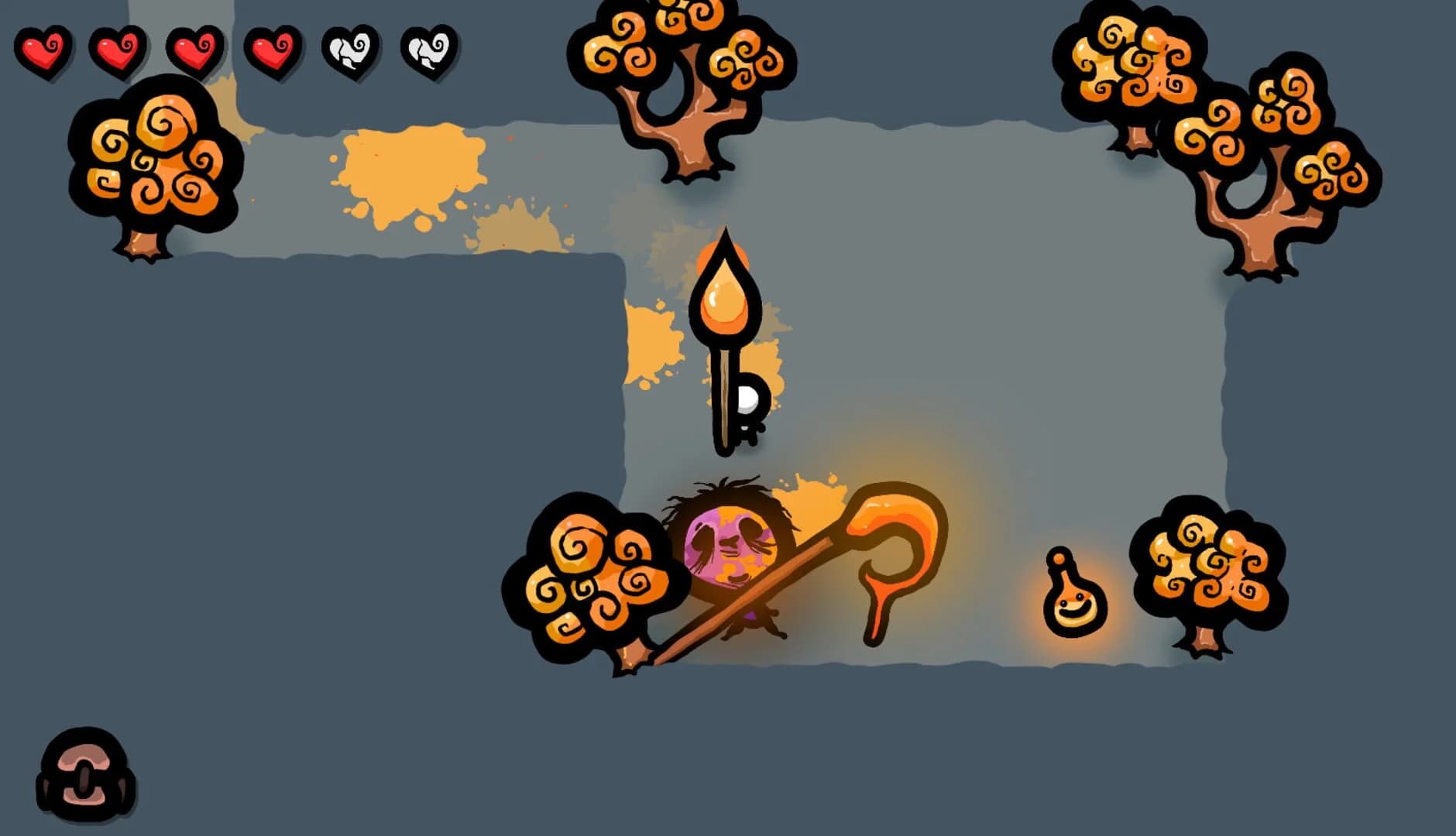The width and height of the screenshot is (1456, 836).
Task: Click the first empty white heart
Action: tap(350, 54)
